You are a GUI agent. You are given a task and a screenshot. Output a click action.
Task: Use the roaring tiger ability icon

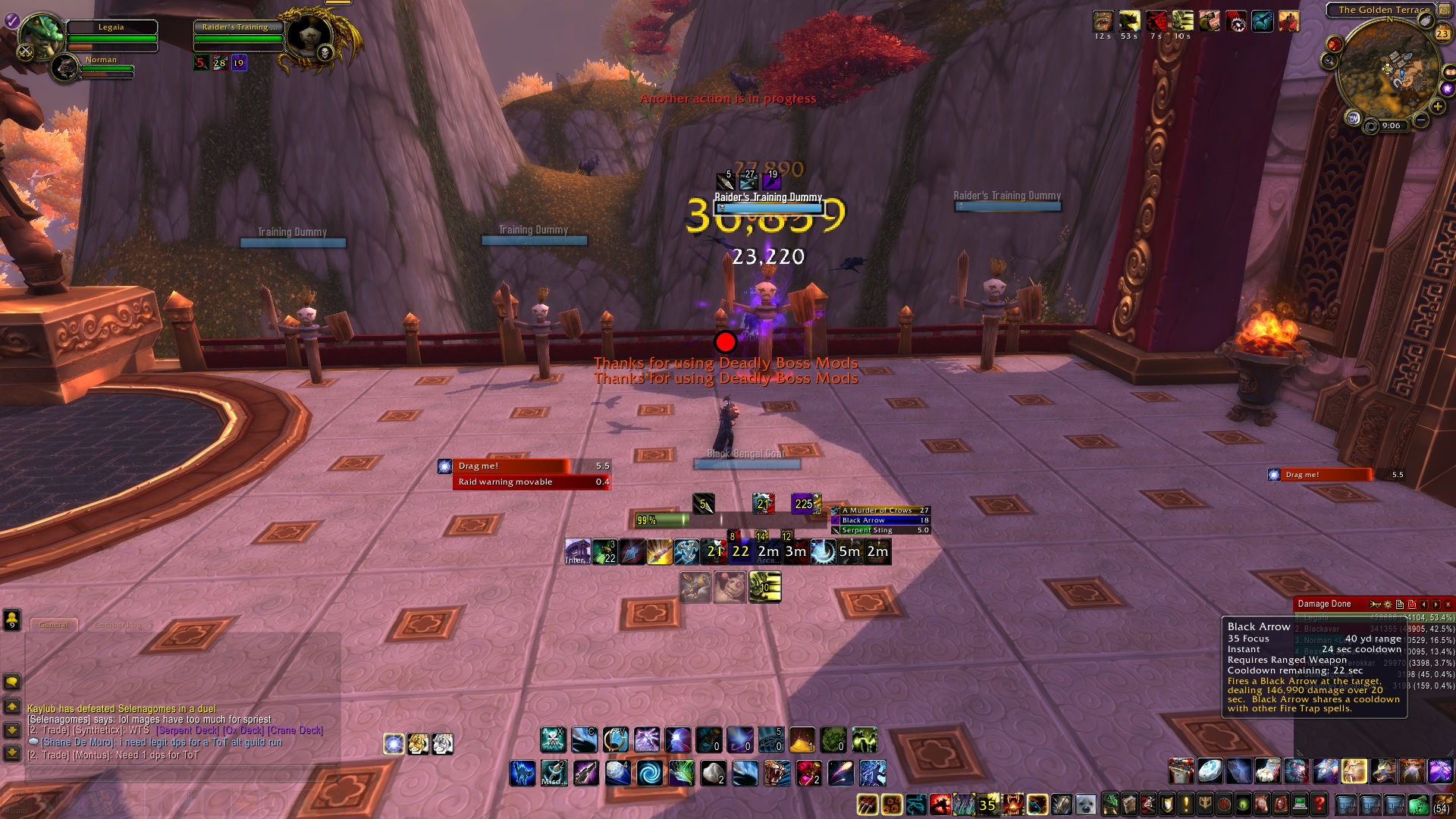(x=777, y=773)
